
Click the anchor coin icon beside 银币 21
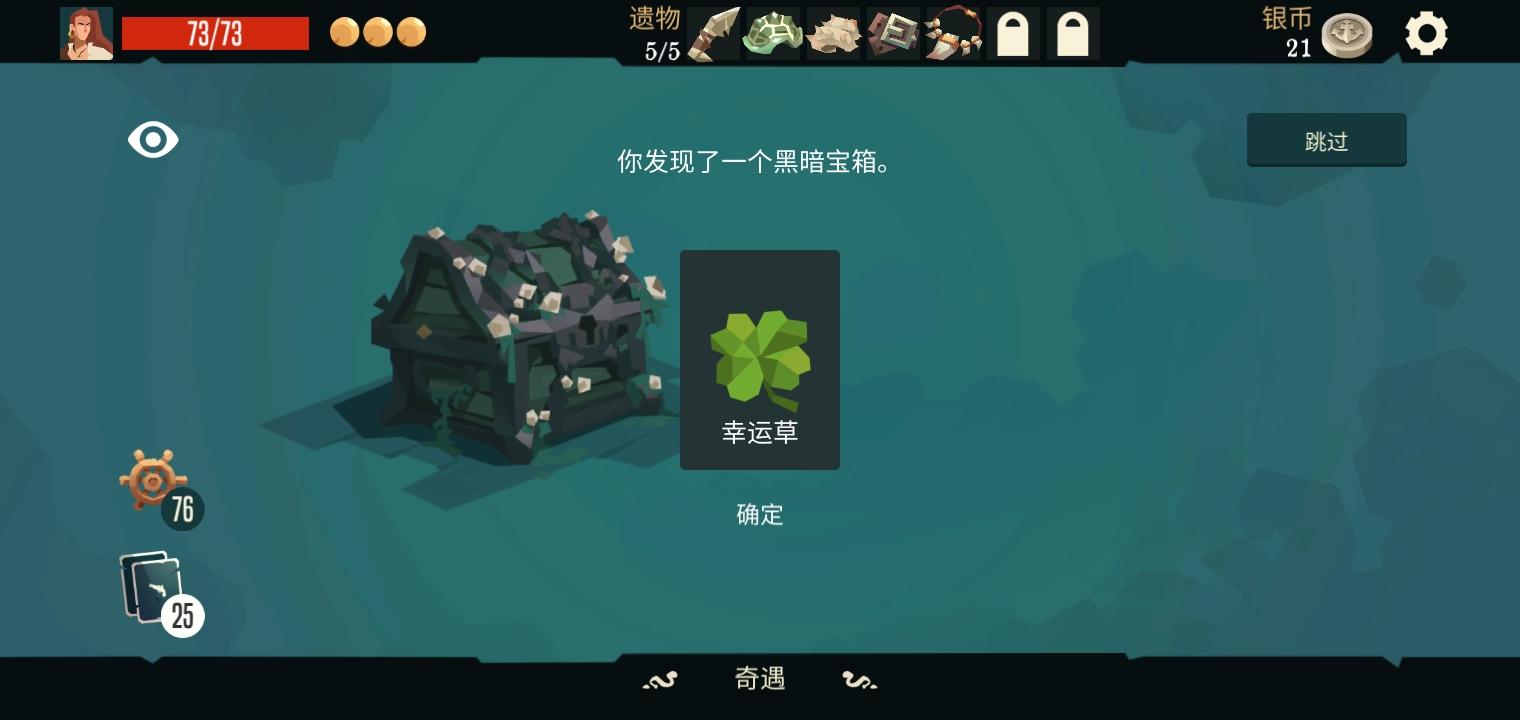pos(1346,32)
